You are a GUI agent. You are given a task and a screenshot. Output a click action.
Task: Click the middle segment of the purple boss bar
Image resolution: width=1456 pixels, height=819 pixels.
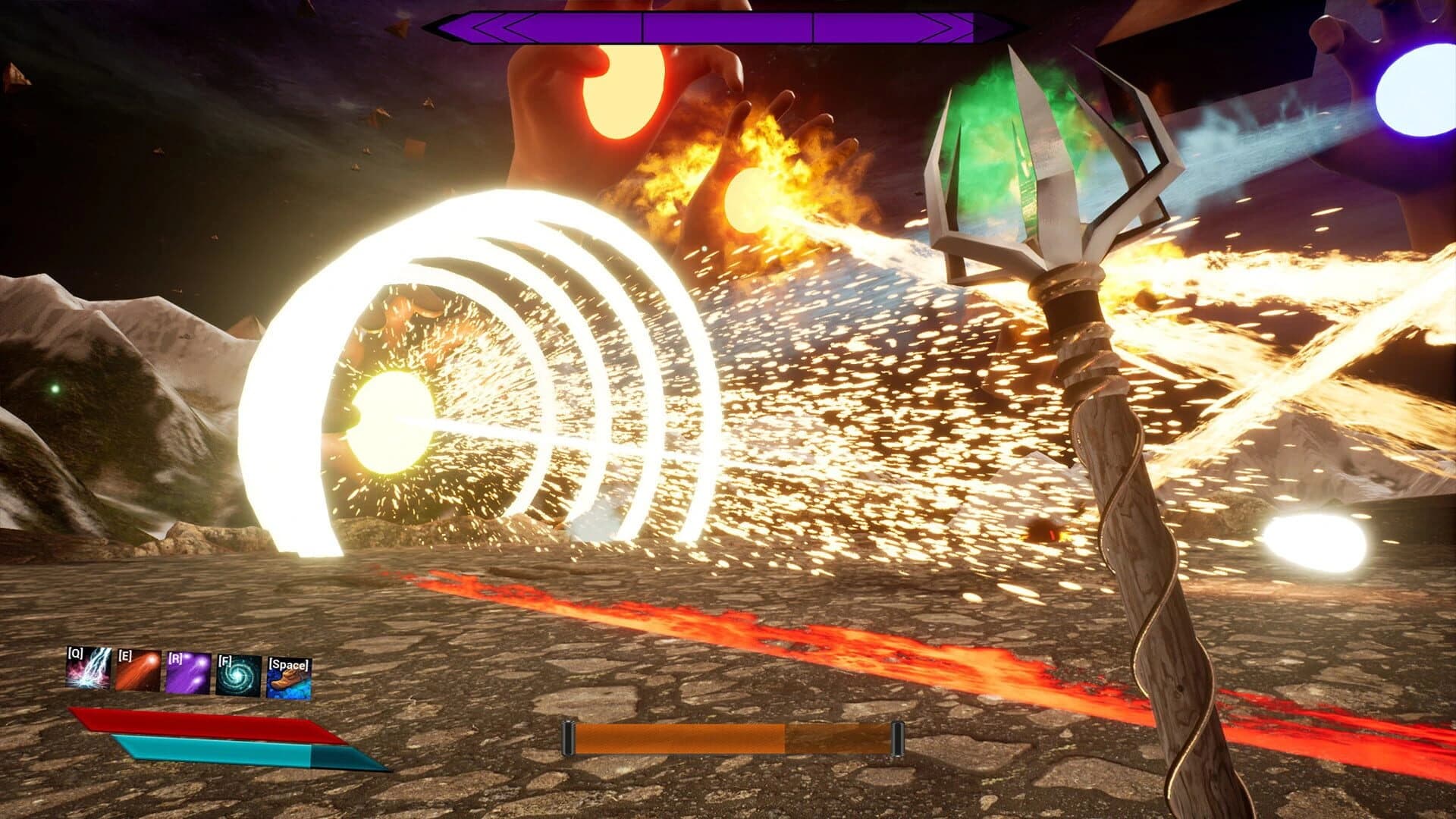tap(728, 24)
